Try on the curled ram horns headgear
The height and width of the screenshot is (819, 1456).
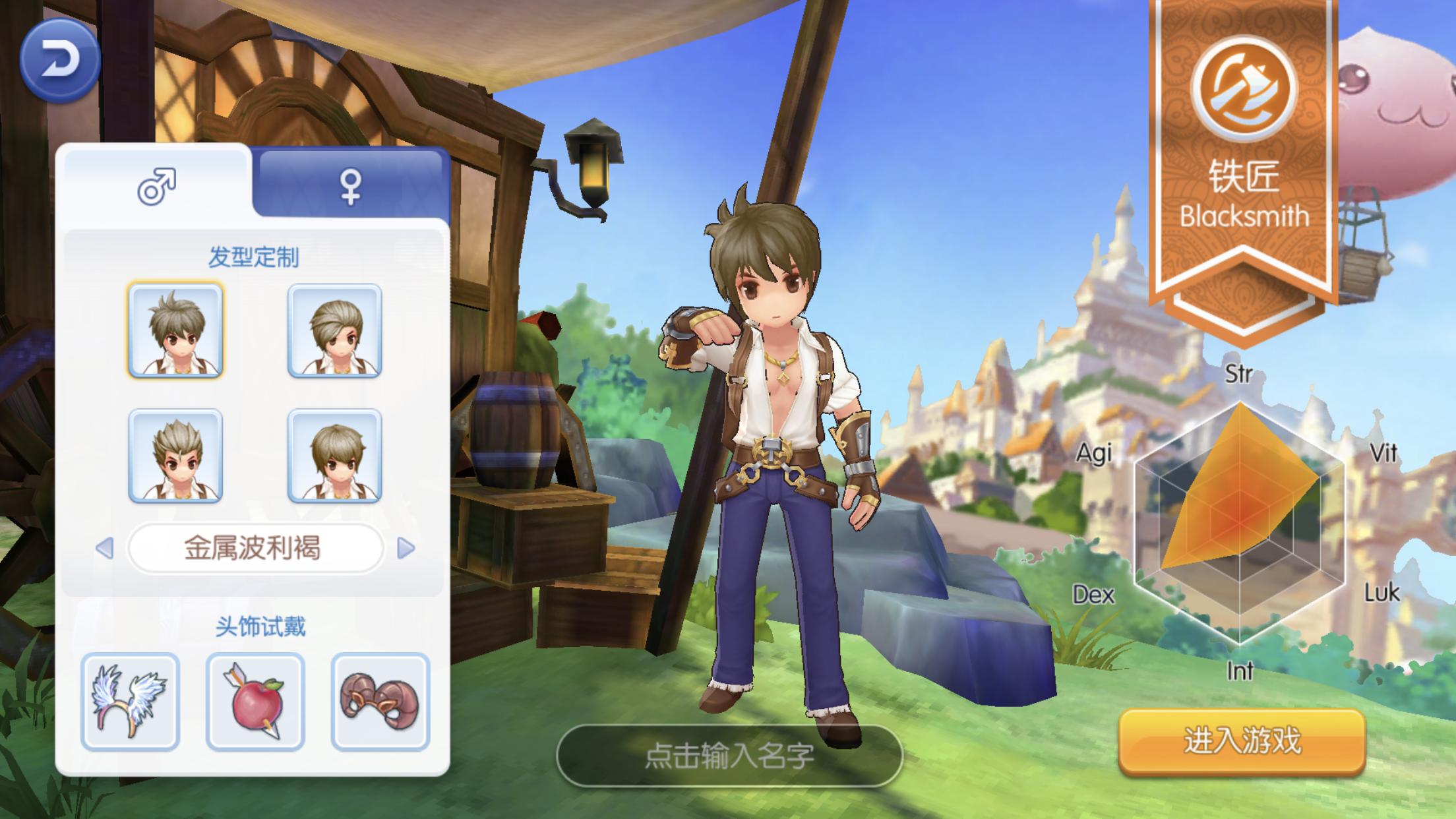click(x=380, y=702)
